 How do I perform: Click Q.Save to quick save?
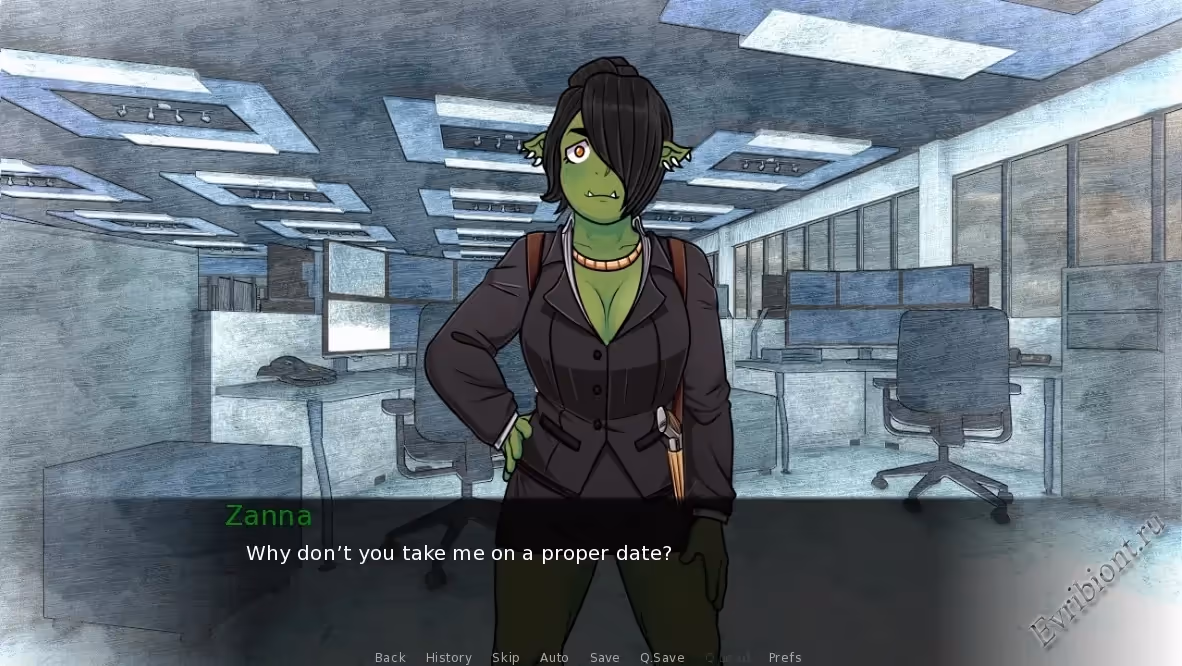(662, 657)
